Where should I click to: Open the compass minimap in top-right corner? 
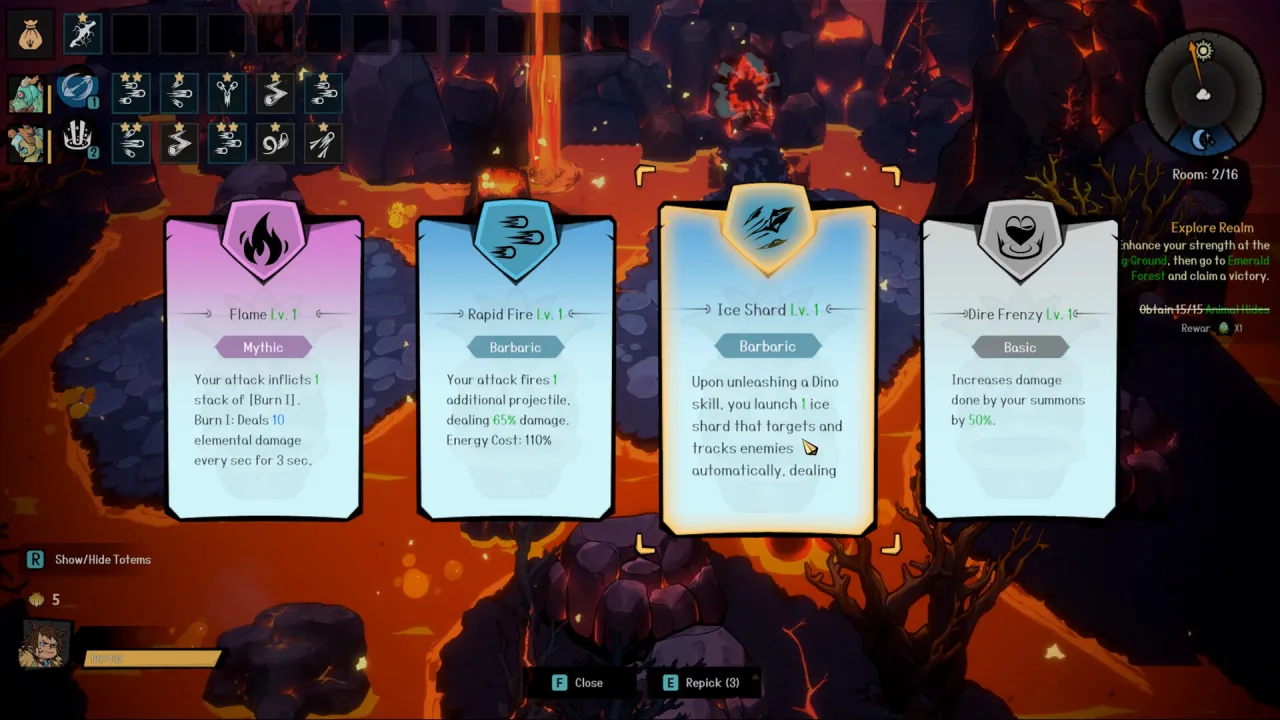[x=1203, y=95]
